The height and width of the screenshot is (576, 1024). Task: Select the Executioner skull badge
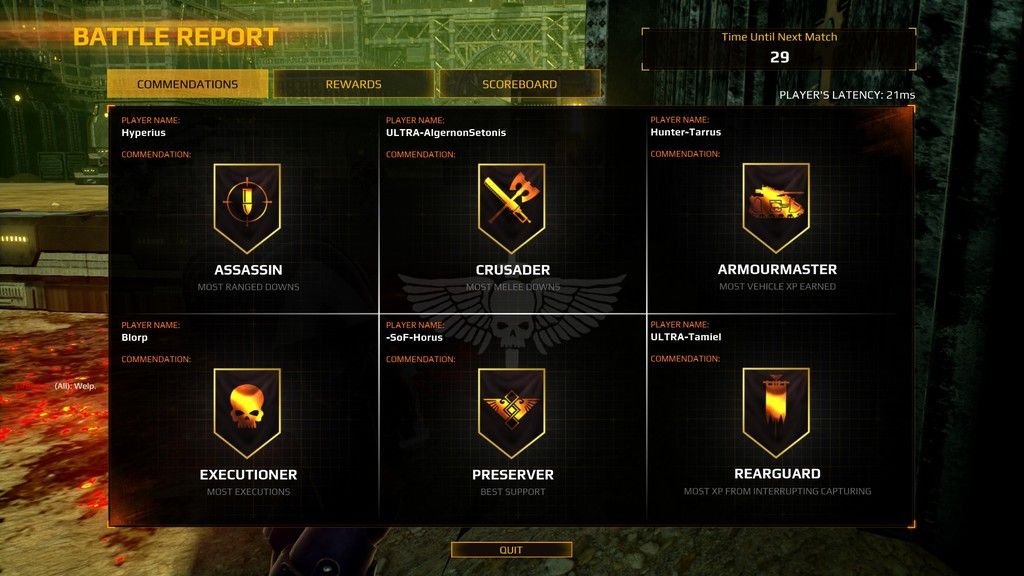pos(247,412)
